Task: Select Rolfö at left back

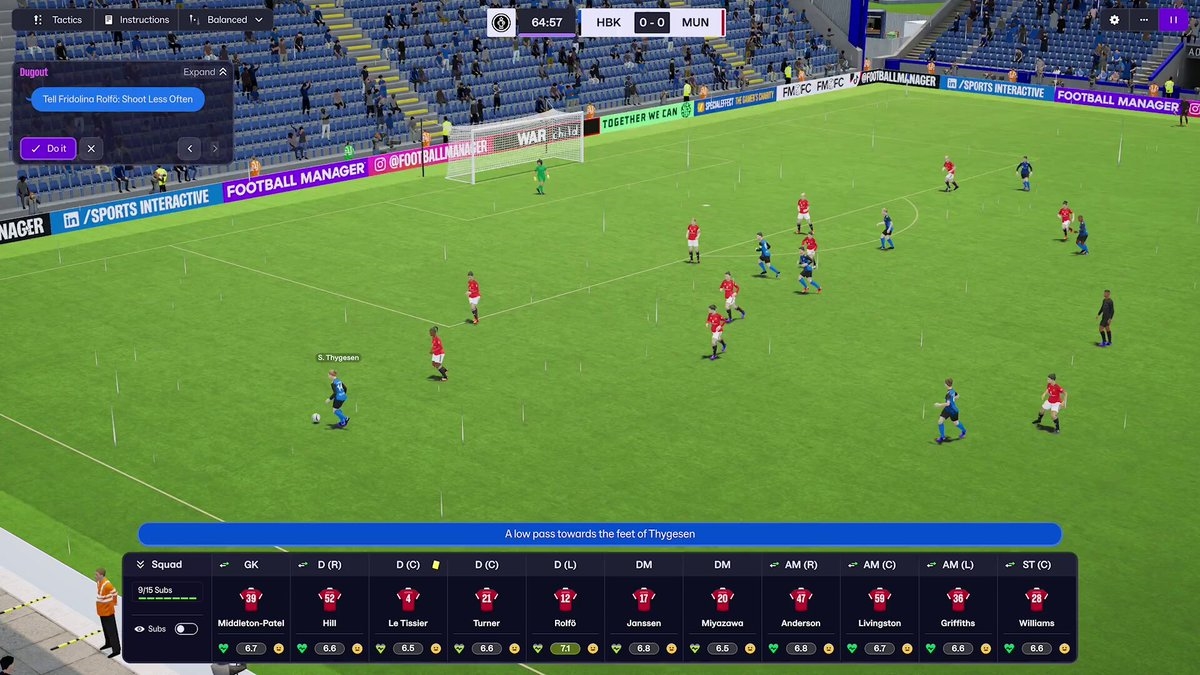Action: pos(565,607)
